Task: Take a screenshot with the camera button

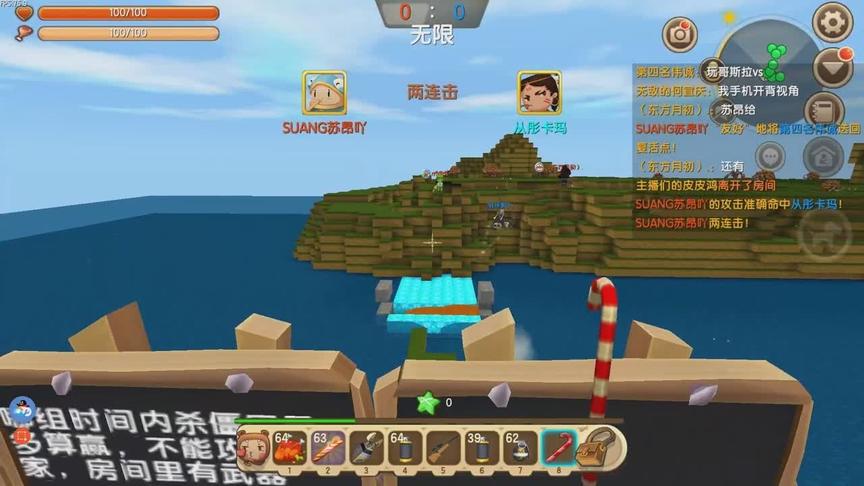Action: [681, 33]
